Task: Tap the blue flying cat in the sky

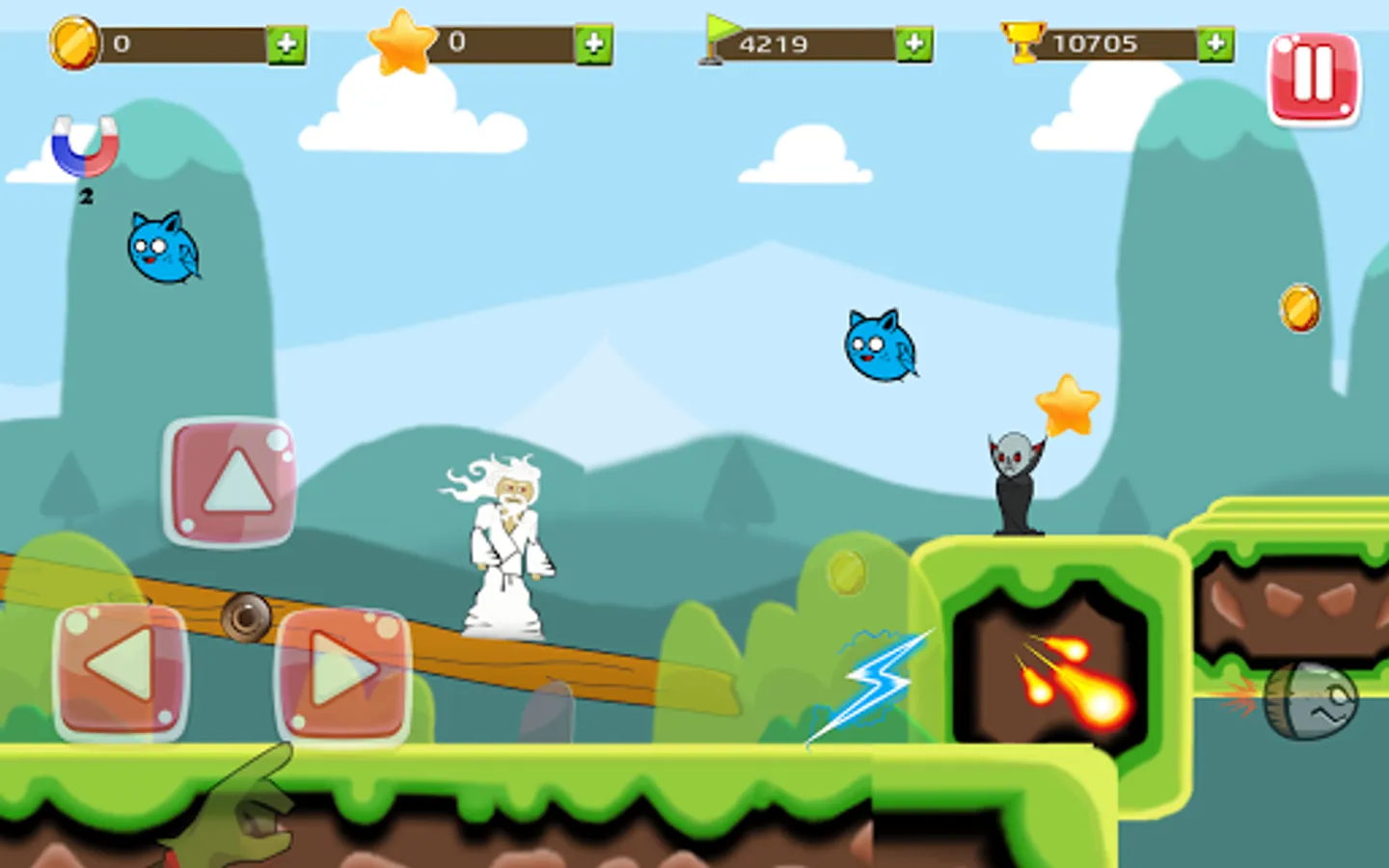Action: click(878, 343)
